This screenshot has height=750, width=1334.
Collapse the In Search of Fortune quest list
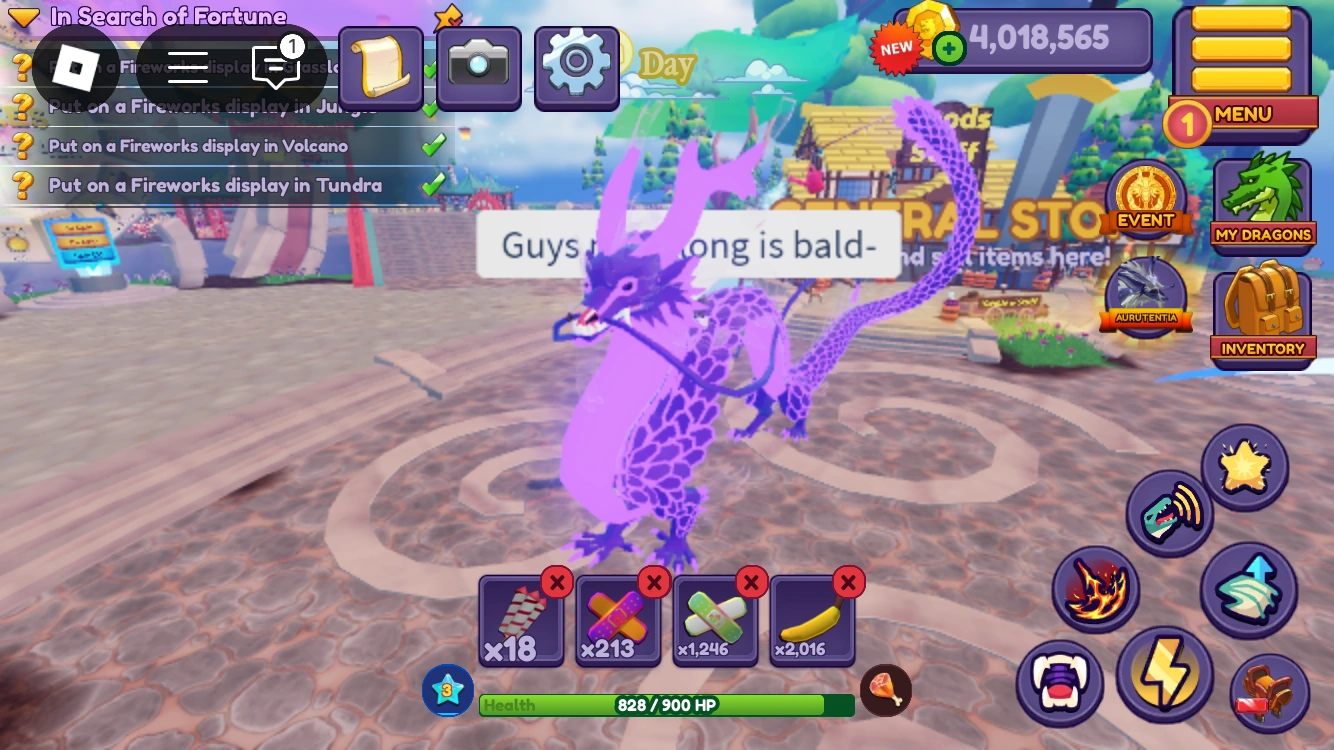[x=24, y=16]
